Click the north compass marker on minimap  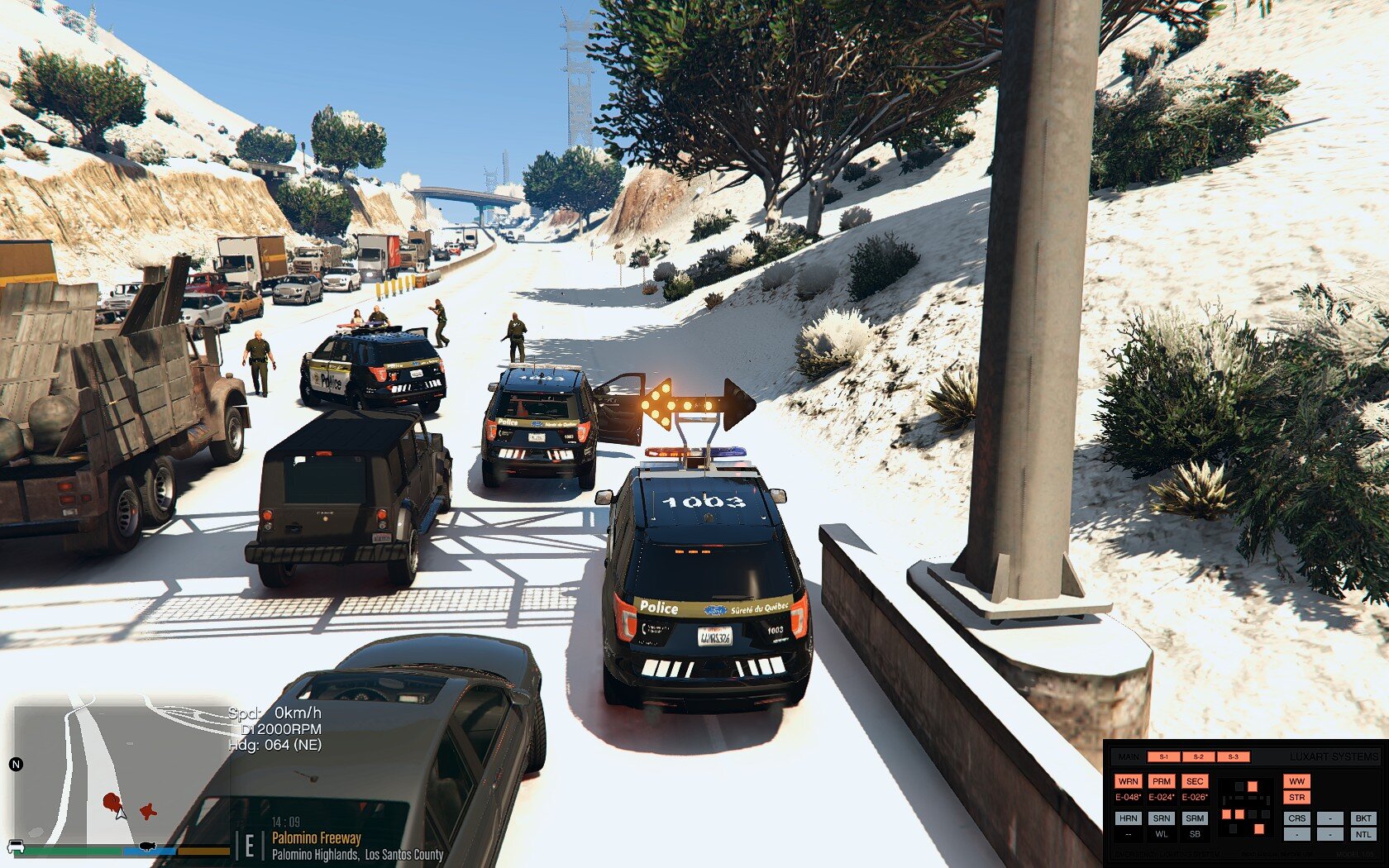(x=15, y=764)
